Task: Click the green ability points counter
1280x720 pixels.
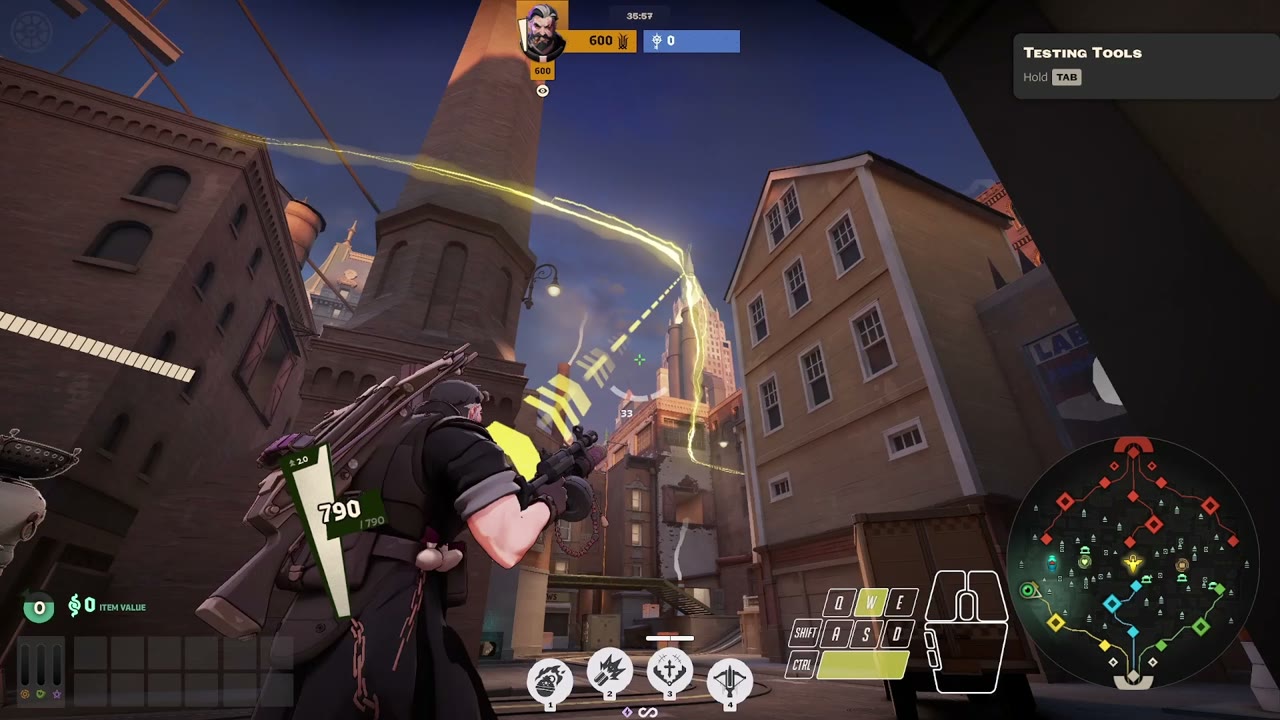Action: [x=39, y=607]
